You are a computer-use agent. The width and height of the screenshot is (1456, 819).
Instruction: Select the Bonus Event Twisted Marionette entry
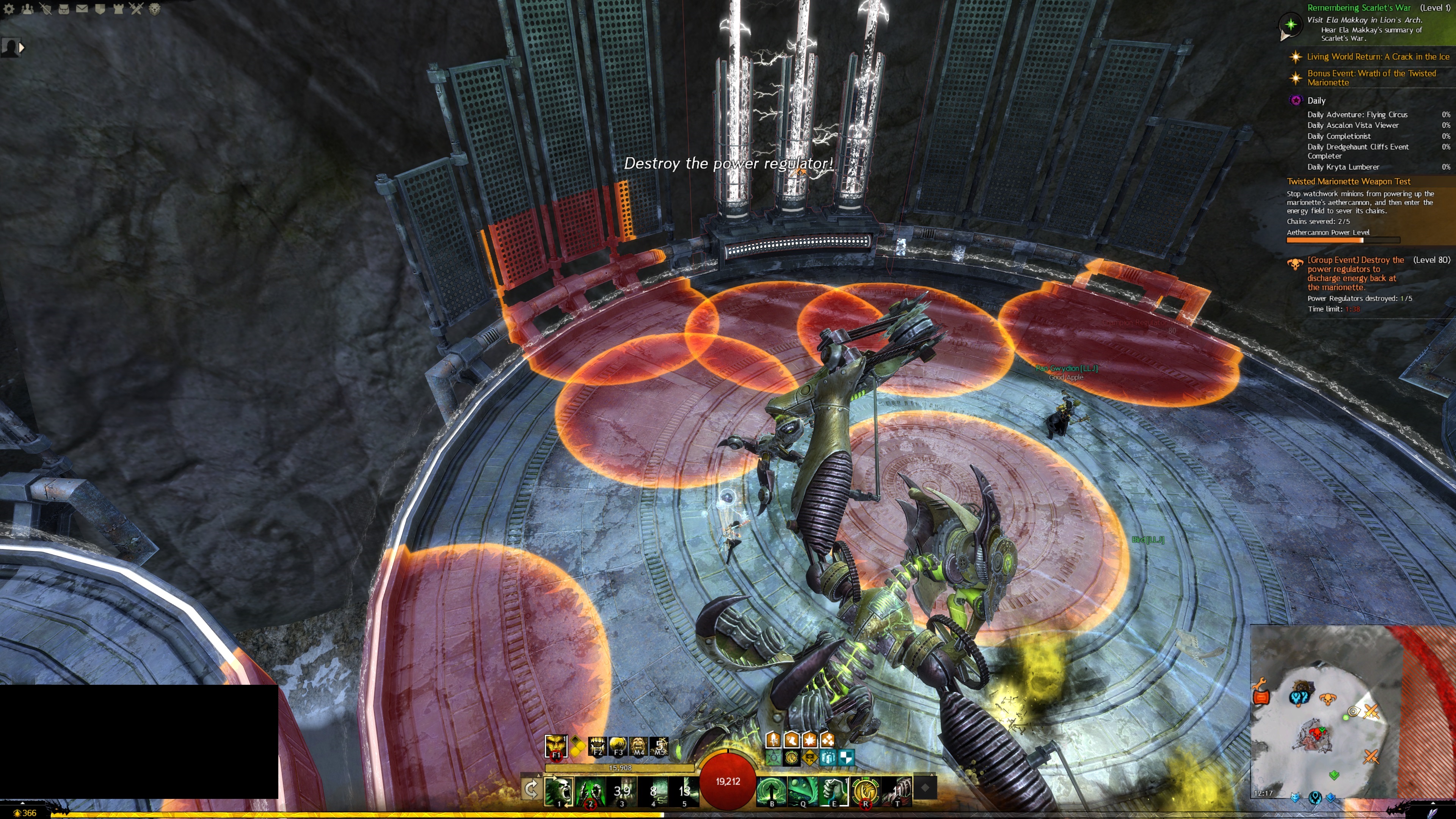point(1371,77)
